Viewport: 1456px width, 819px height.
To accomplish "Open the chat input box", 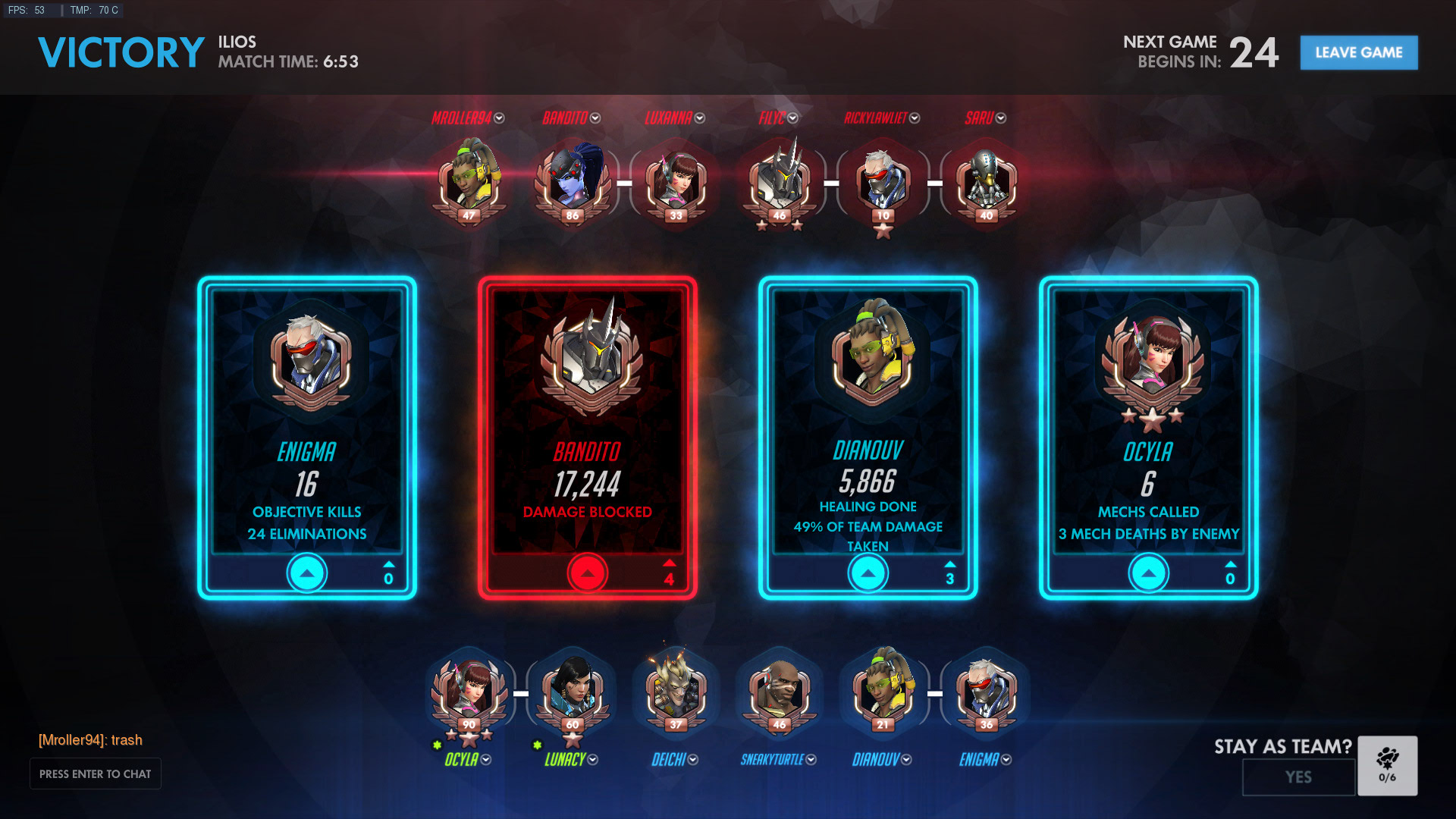I will [95, 773].
